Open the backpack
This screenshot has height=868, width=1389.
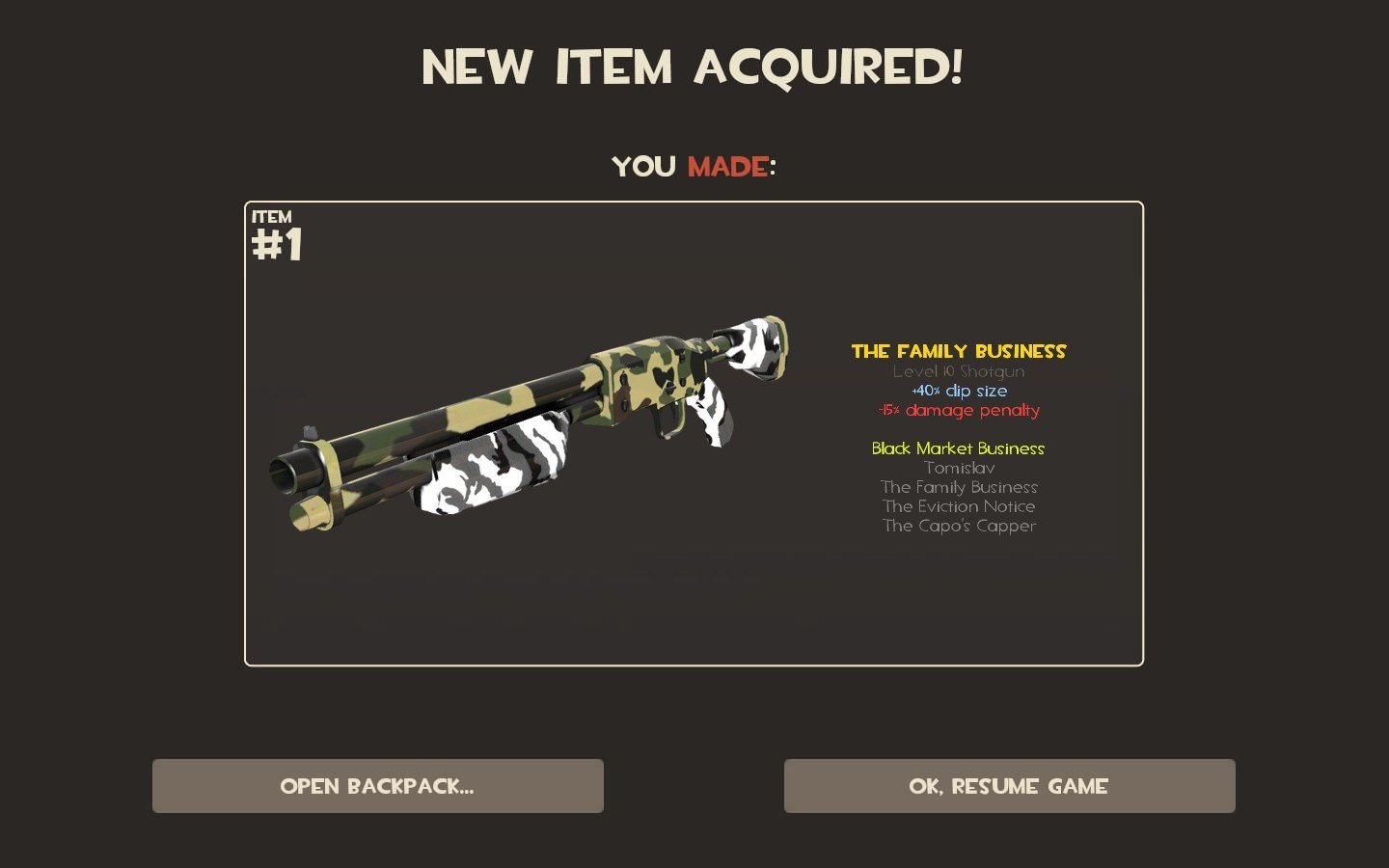pyautogui.click(x=377, y=786)
